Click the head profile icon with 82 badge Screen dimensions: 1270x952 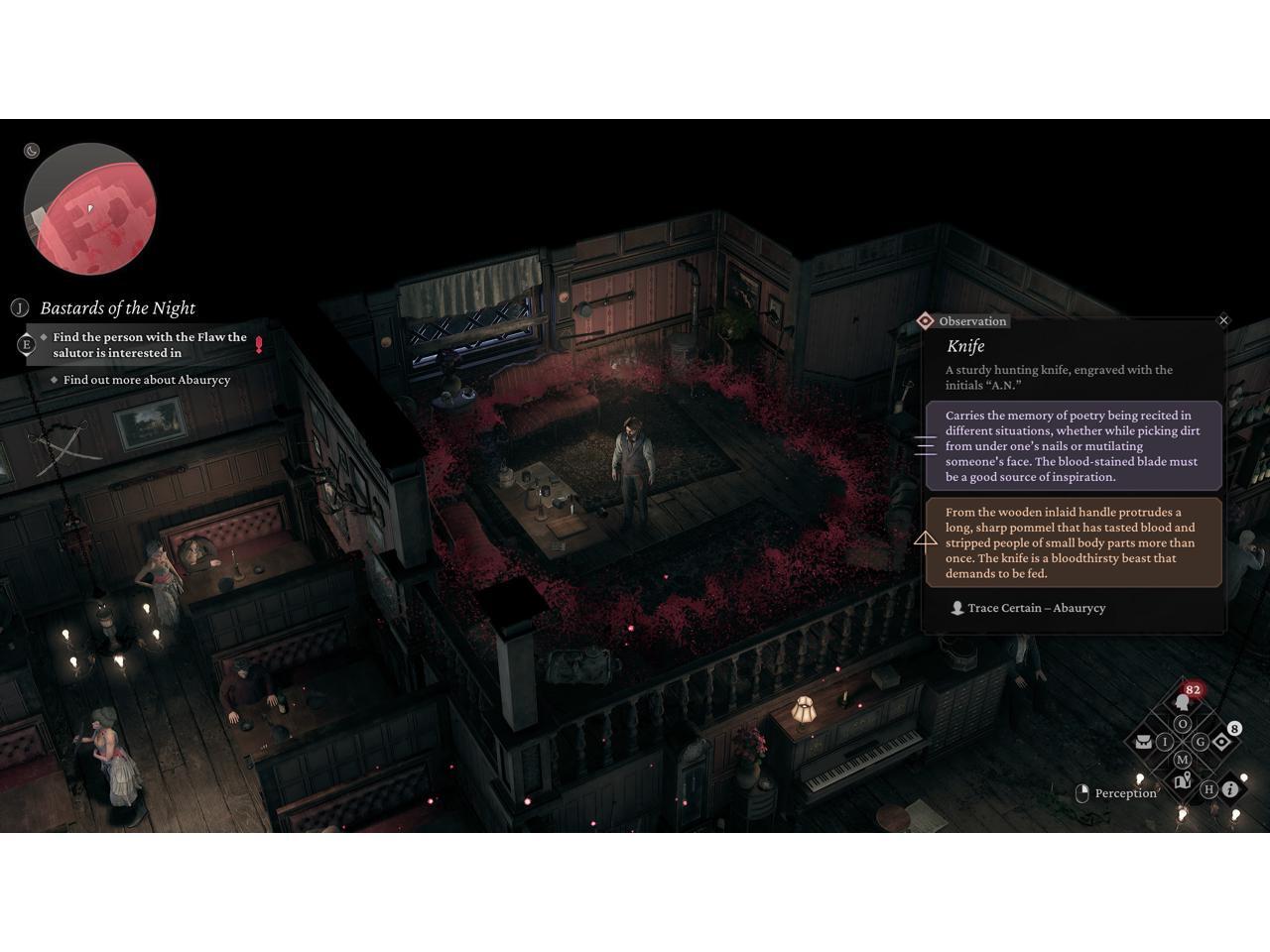tap(1182, 702)
